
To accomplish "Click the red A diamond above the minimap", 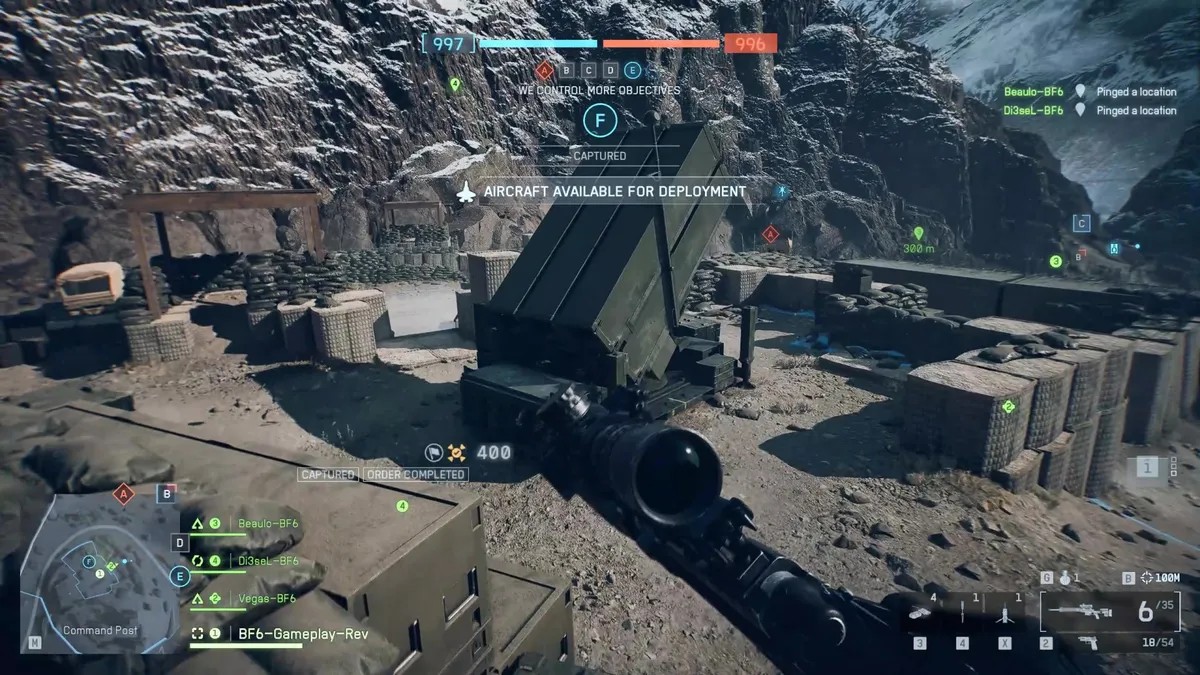I will pos(124,493).
